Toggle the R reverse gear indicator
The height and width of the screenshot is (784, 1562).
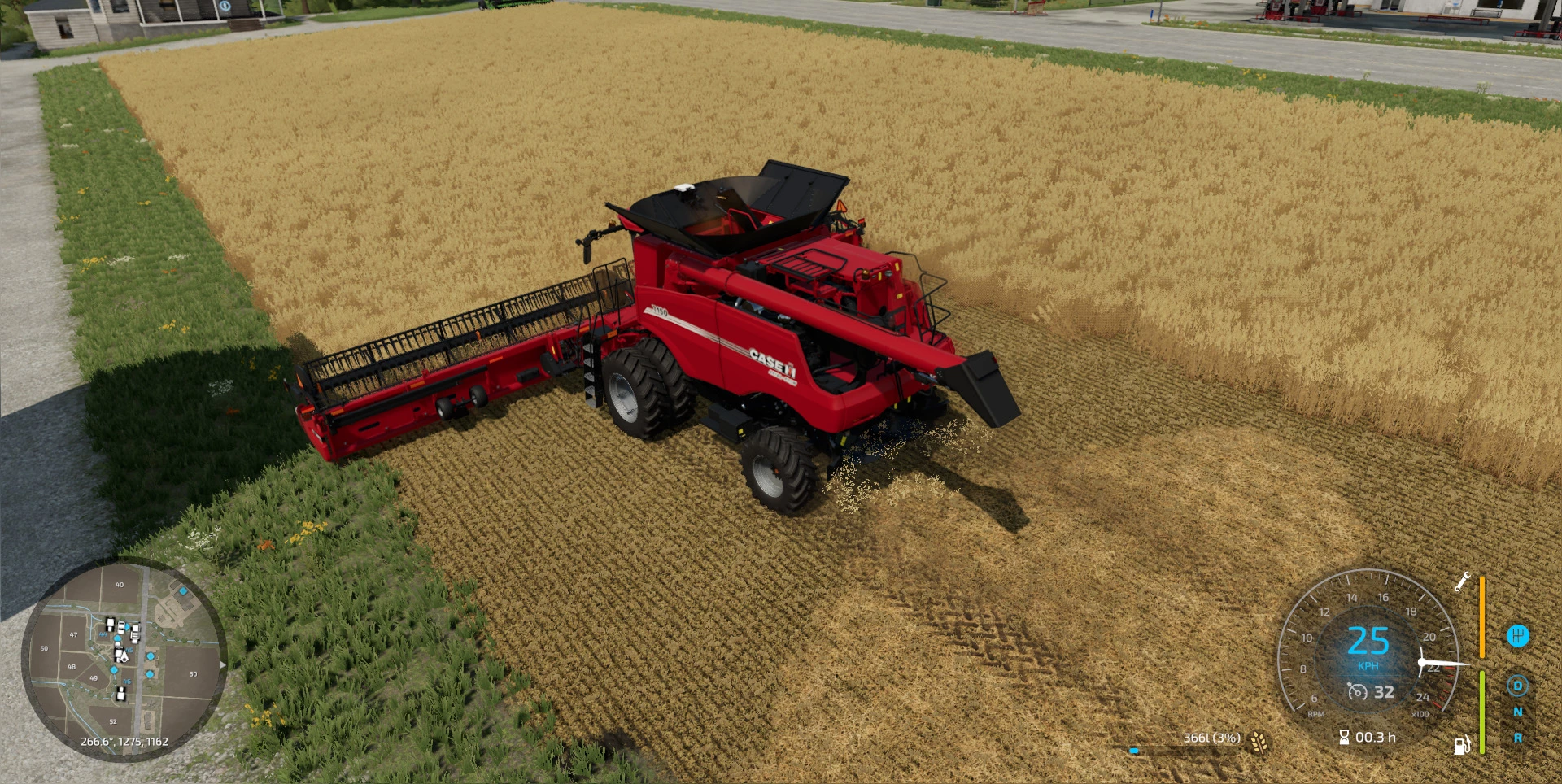click(1518, 738)
